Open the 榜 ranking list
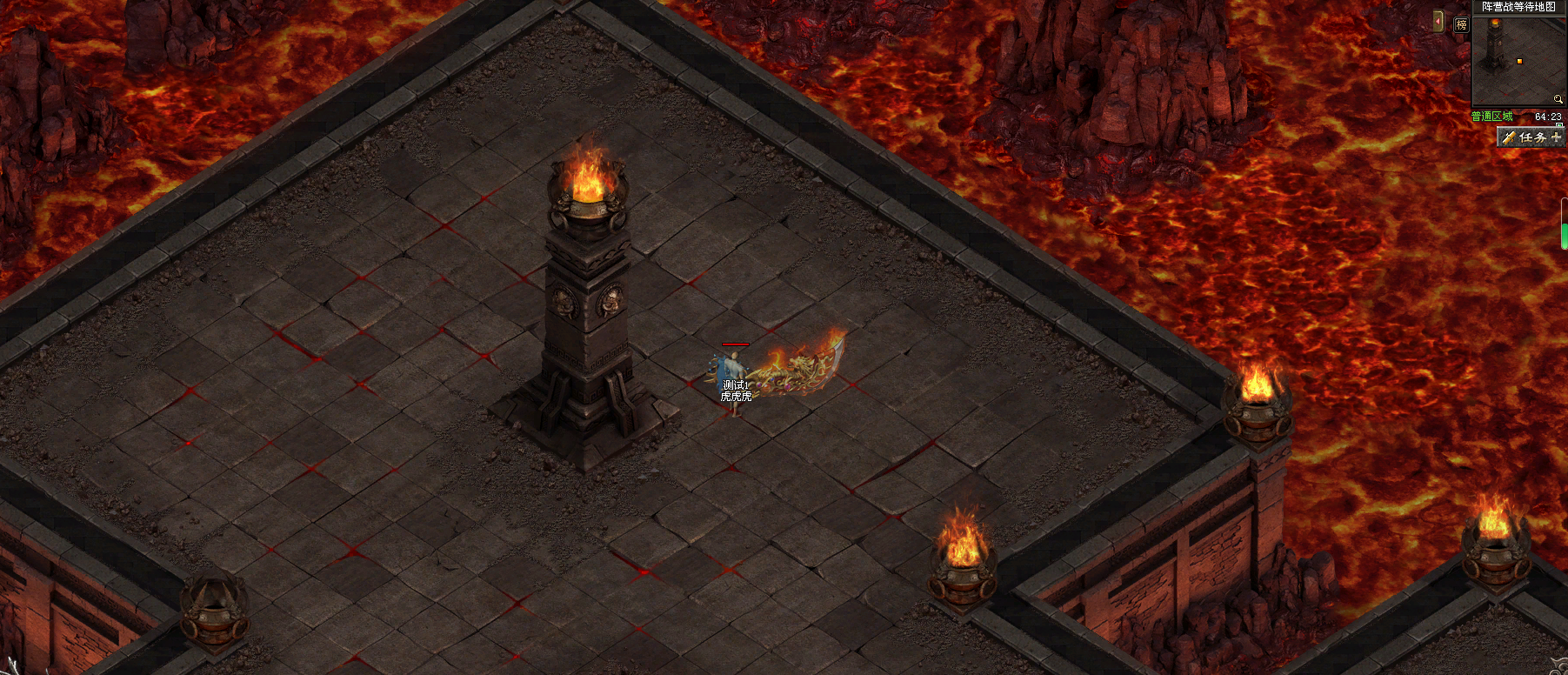This screenshot has height=675, width=1568. click(x=1461, y=25)
